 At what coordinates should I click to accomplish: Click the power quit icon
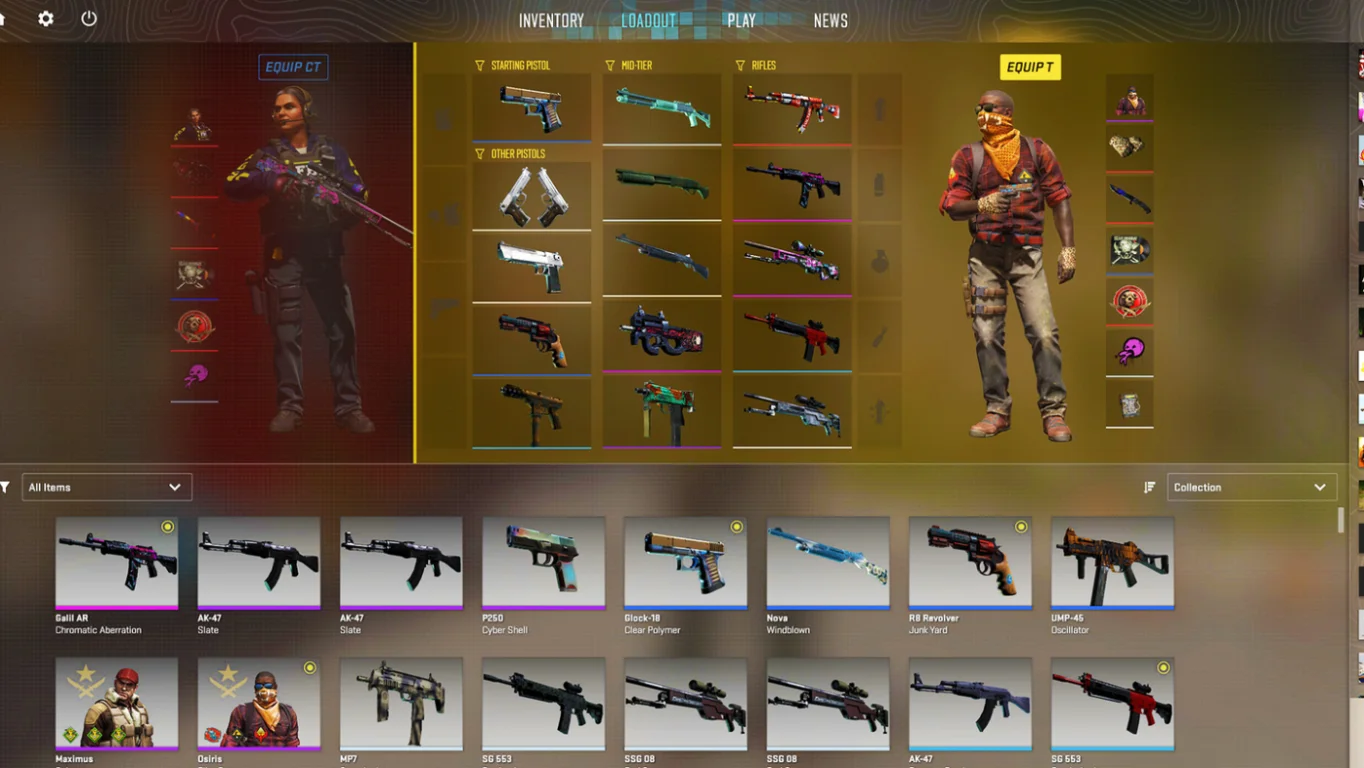click(x=89, y=19)
